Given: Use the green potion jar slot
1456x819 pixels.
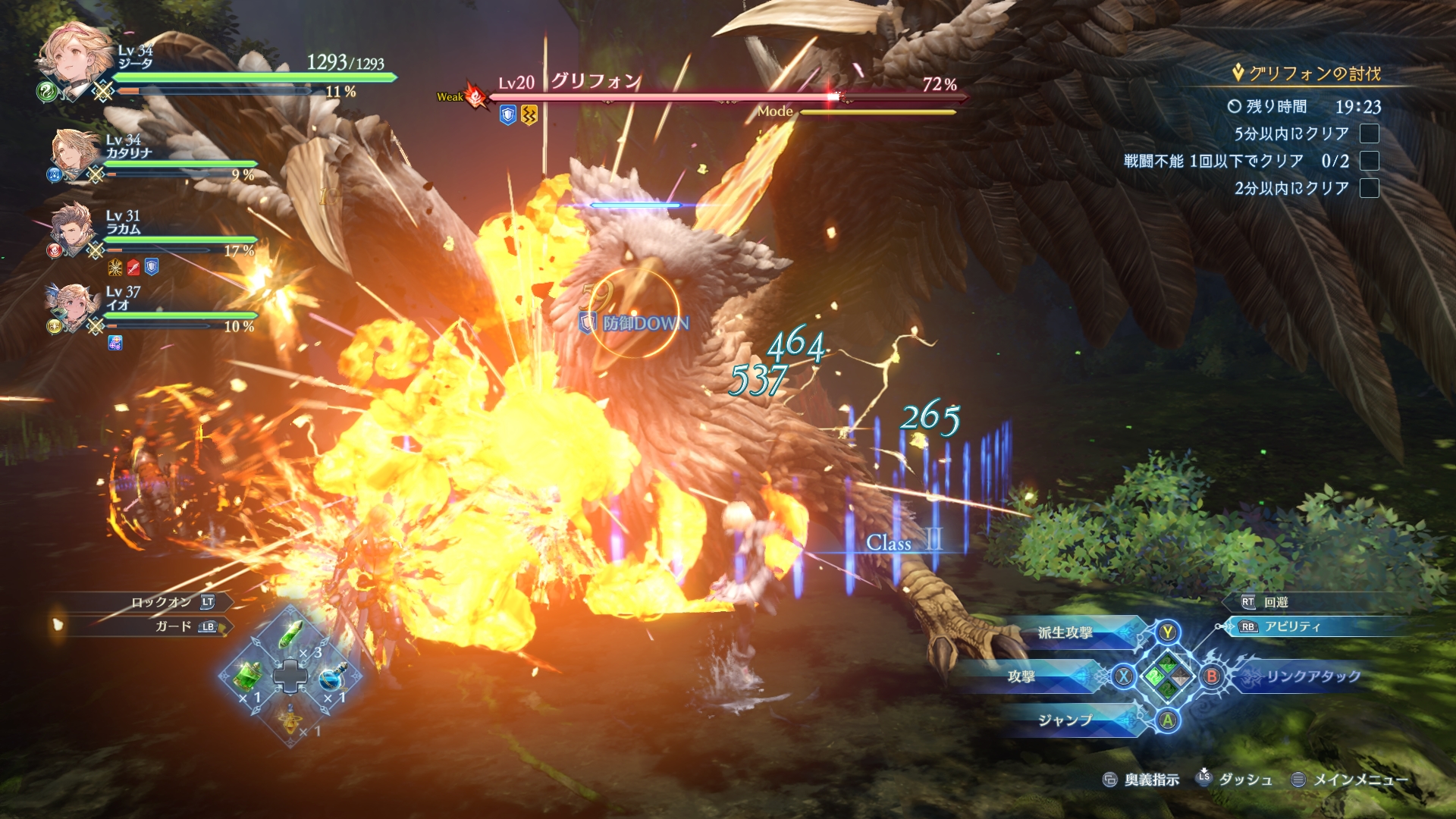Looking at the screenshot, I should pyautogui.click(x=248, y=675).
